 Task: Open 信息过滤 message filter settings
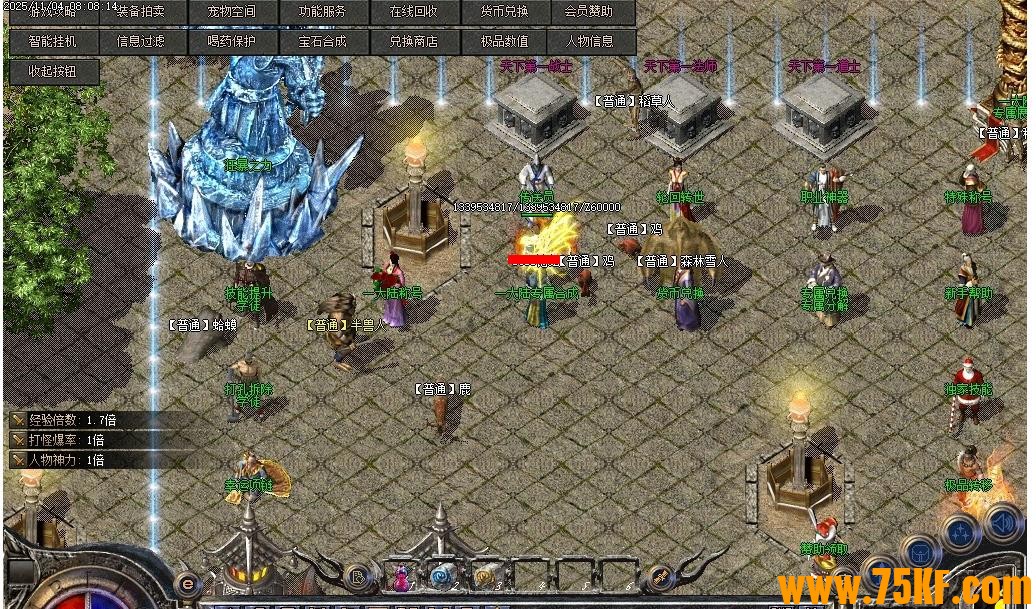[x=141, y=42]
